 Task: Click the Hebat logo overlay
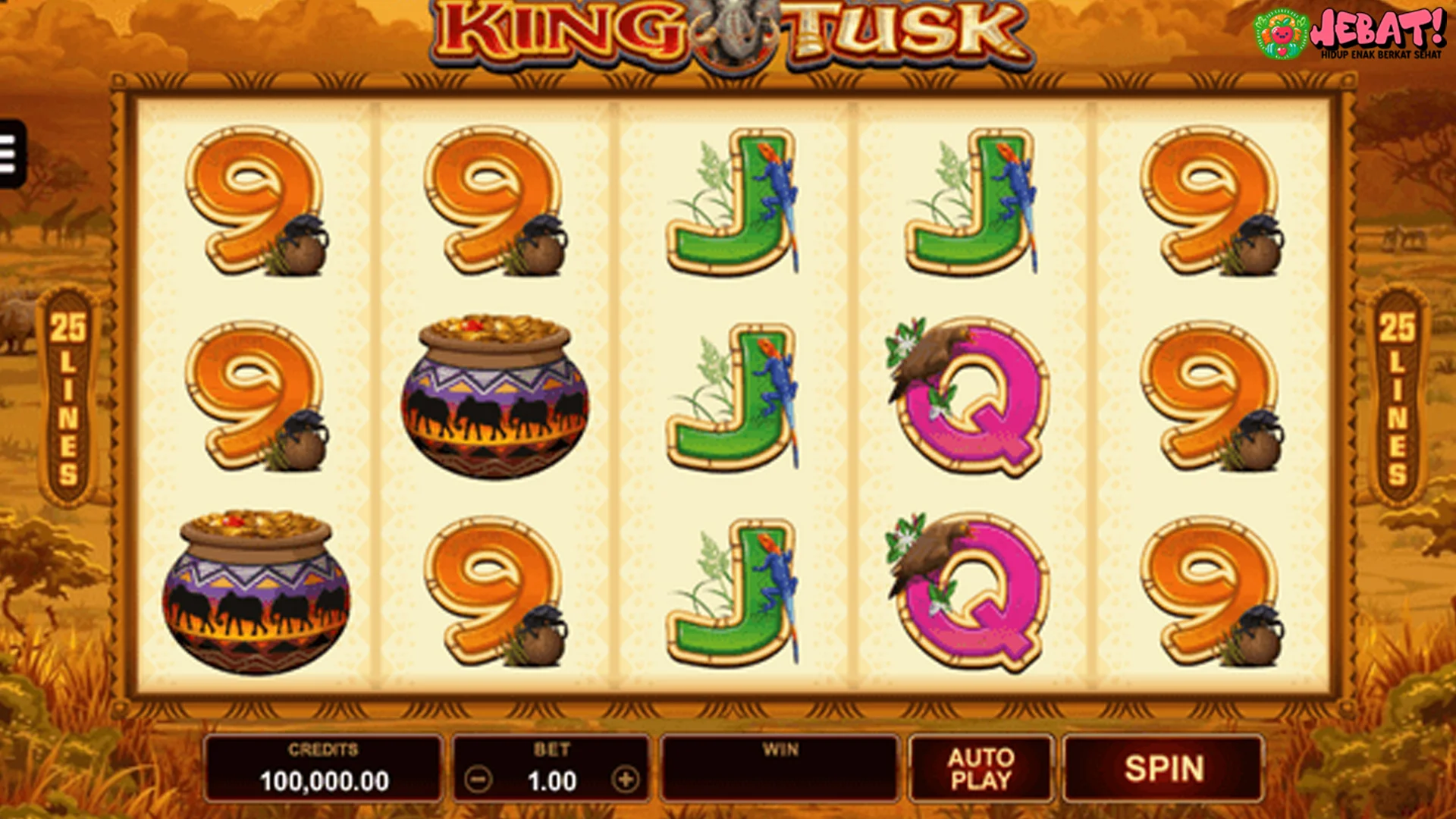(1350, 33)
